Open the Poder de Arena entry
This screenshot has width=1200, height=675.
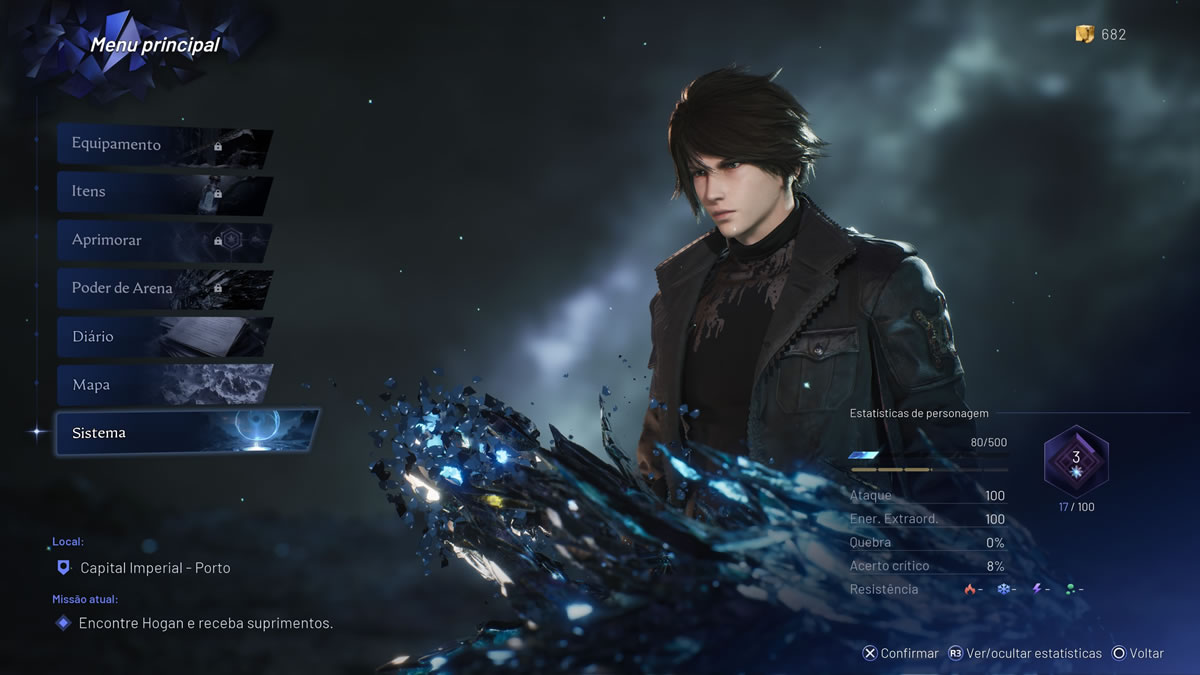(x=163, y=288)
